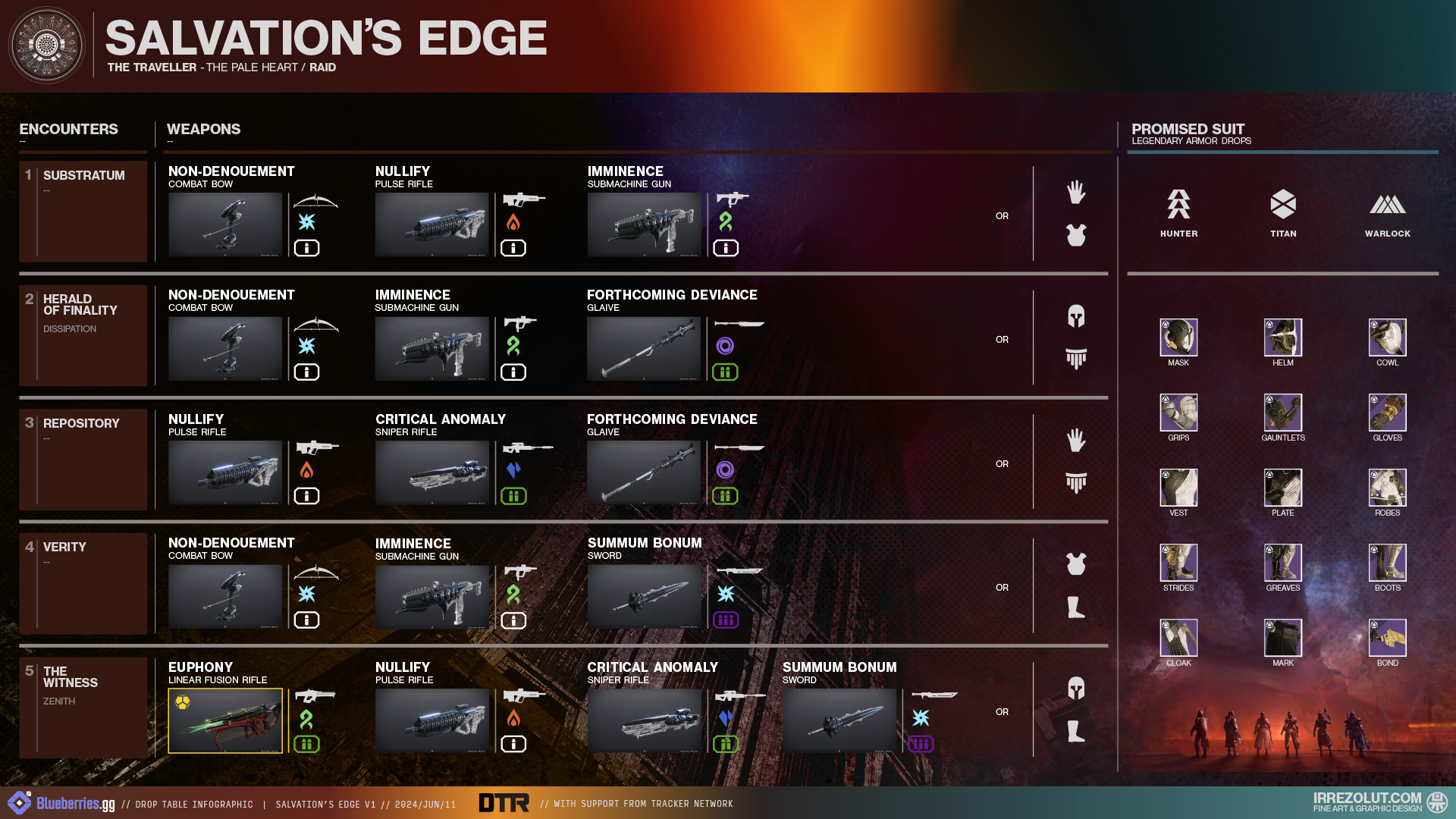Pick the Hunter Cloak class item

click(1178, 638)
